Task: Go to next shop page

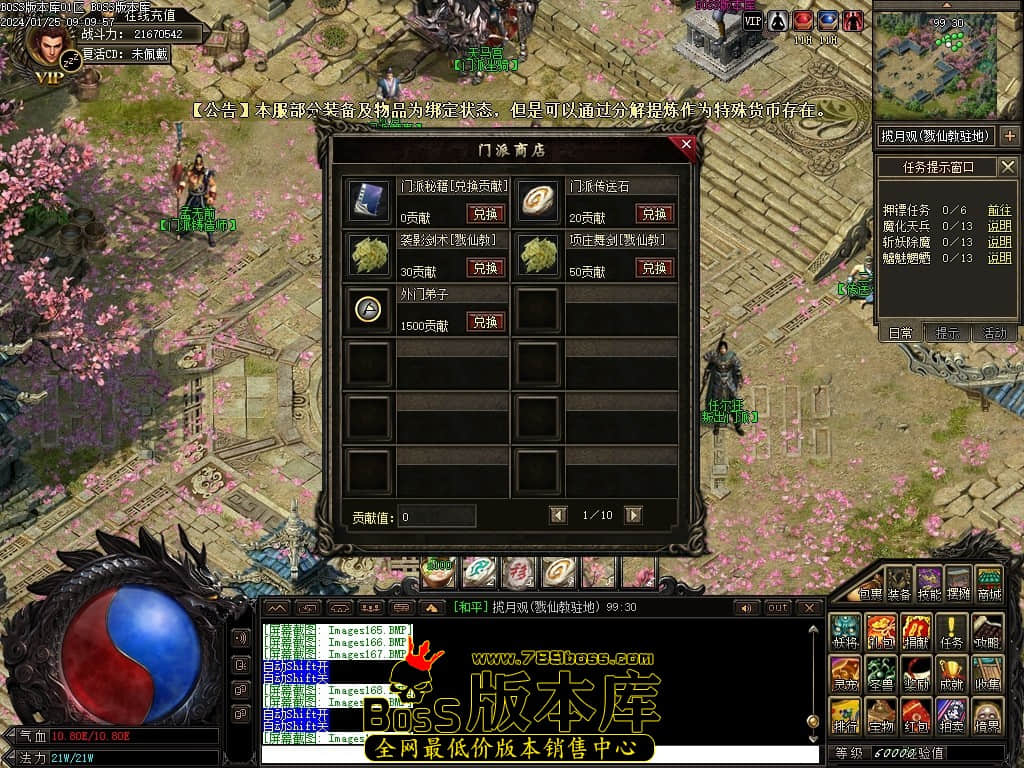Action: [633, 515]
